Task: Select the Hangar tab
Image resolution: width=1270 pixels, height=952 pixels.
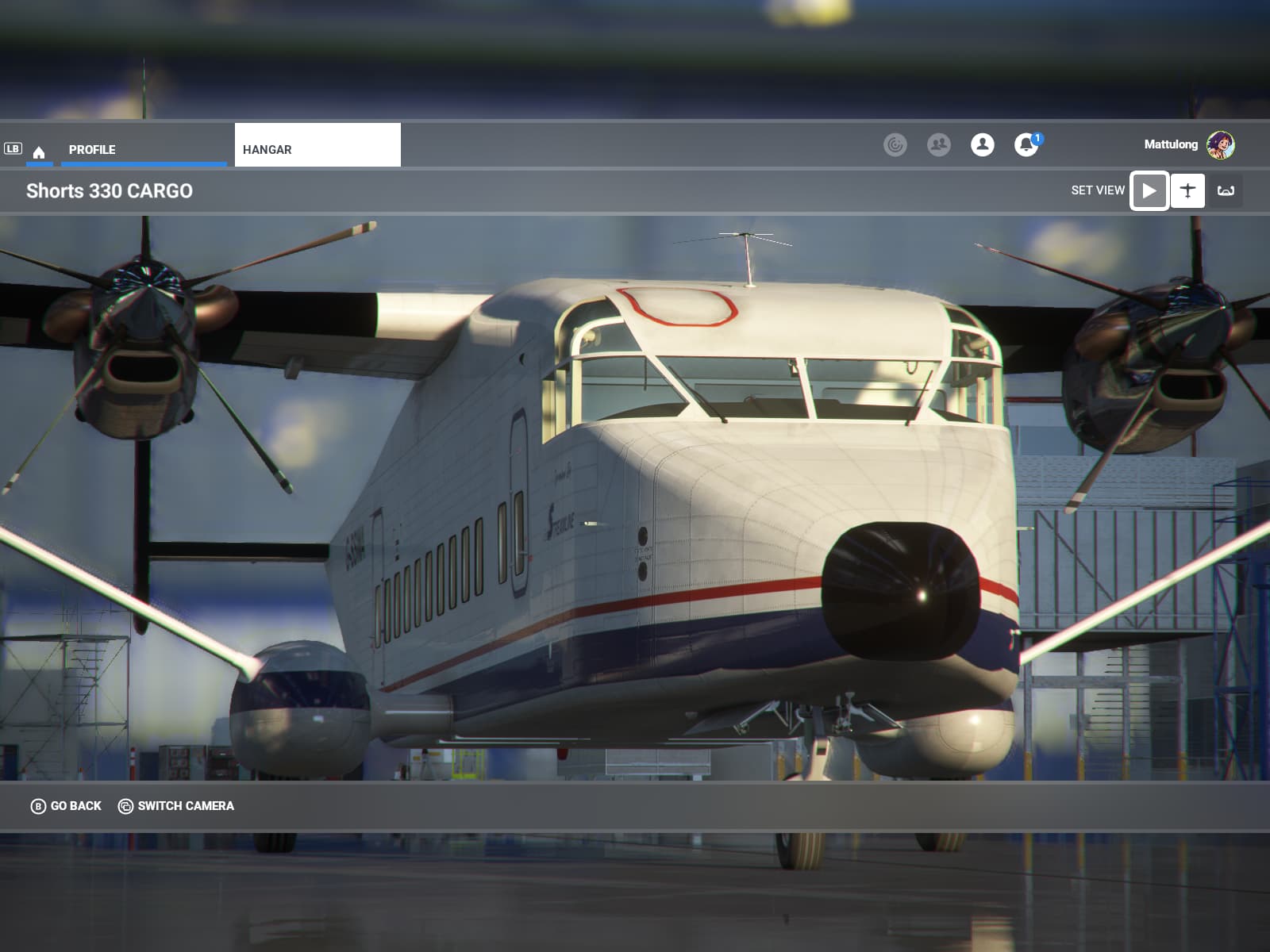Action: coord(267,149)
